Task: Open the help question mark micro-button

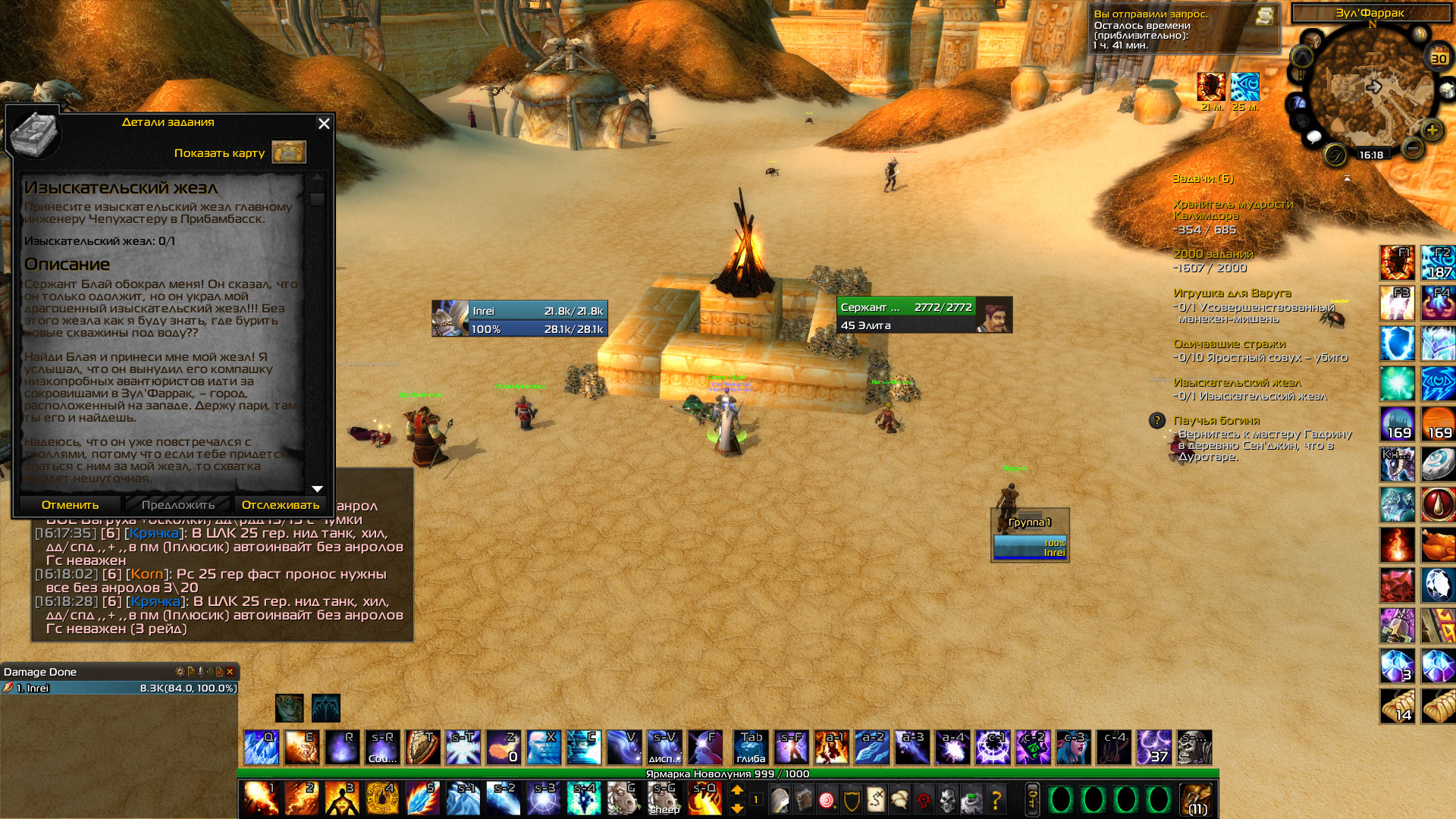Action: pos(996,799)
